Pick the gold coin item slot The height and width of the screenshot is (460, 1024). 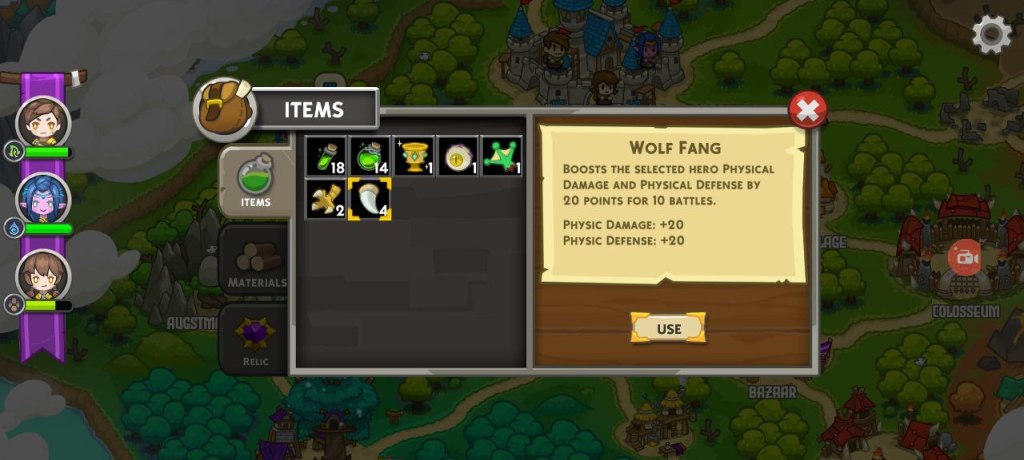(457, 156)
